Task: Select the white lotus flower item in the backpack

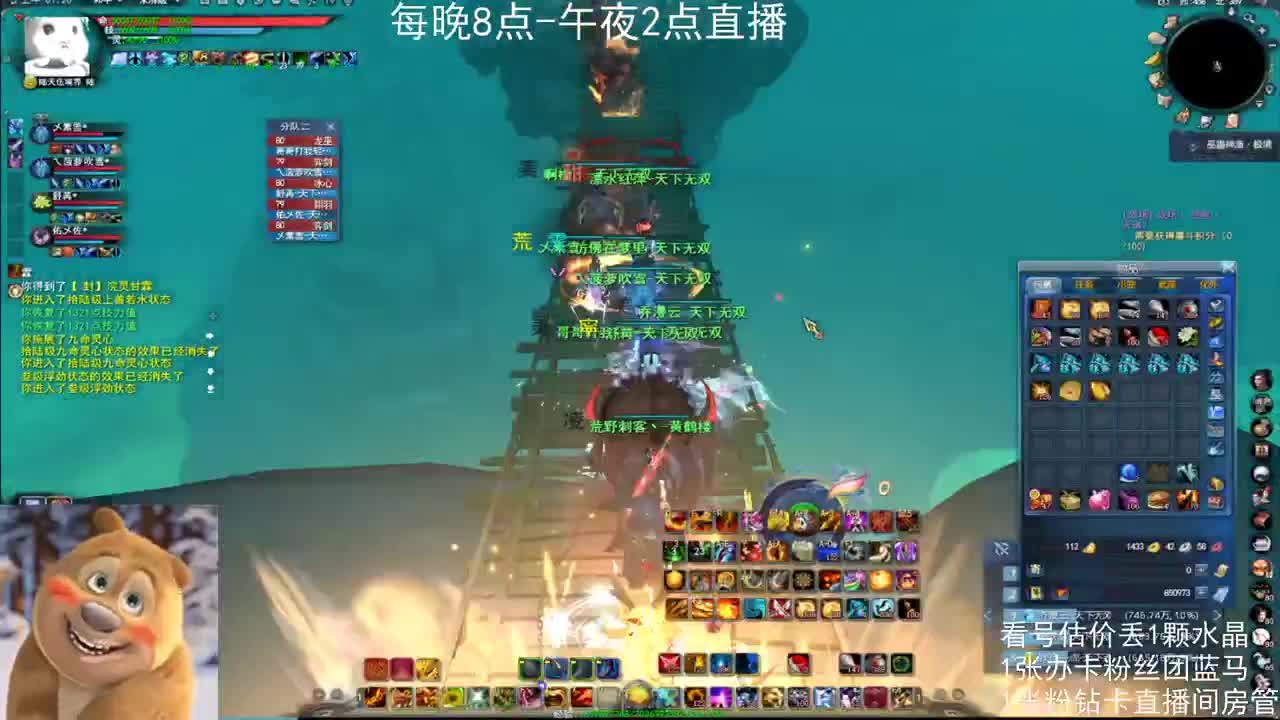Action: [1188, 338]
